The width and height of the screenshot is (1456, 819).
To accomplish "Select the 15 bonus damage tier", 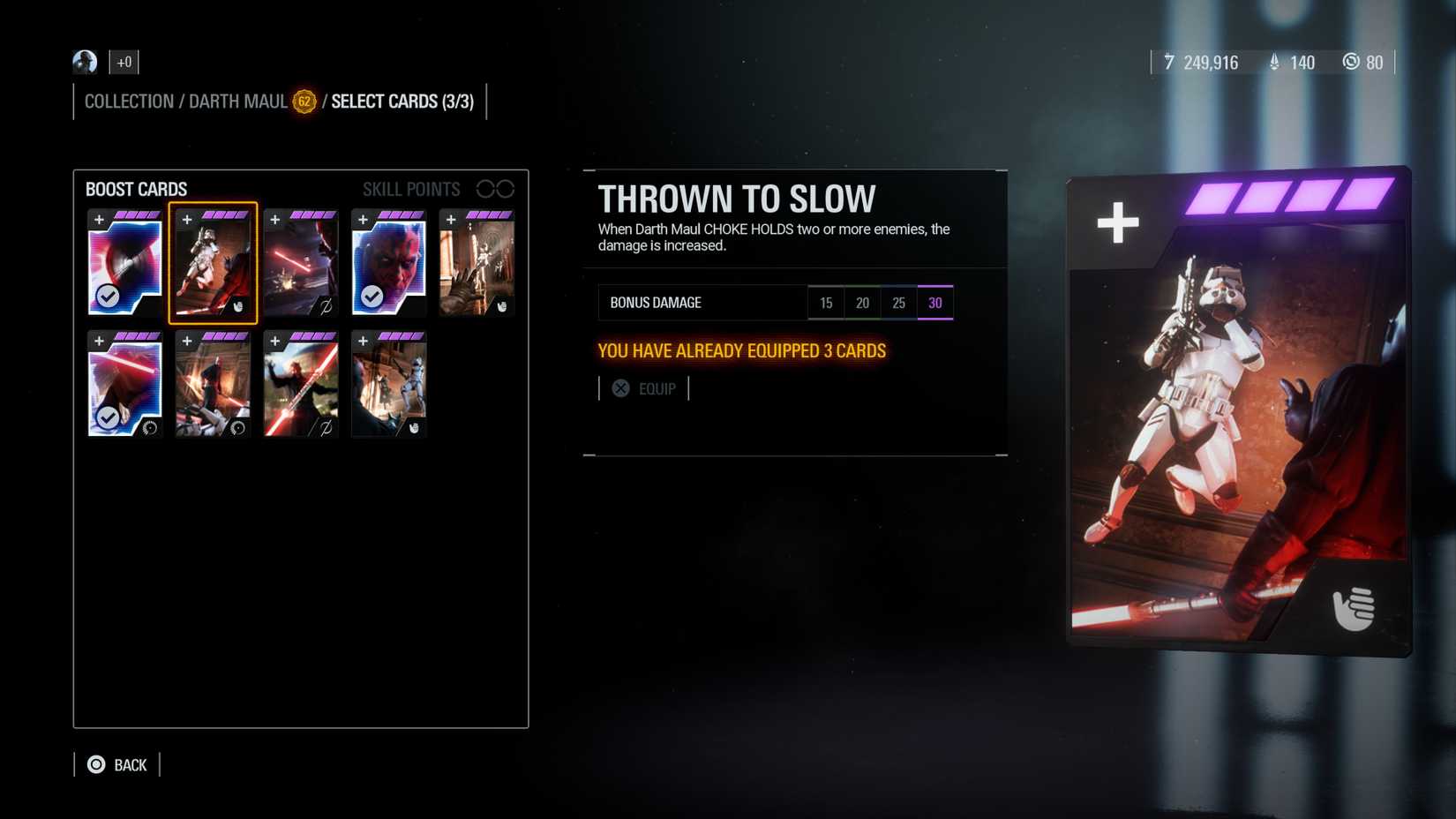I will point(826,302).
